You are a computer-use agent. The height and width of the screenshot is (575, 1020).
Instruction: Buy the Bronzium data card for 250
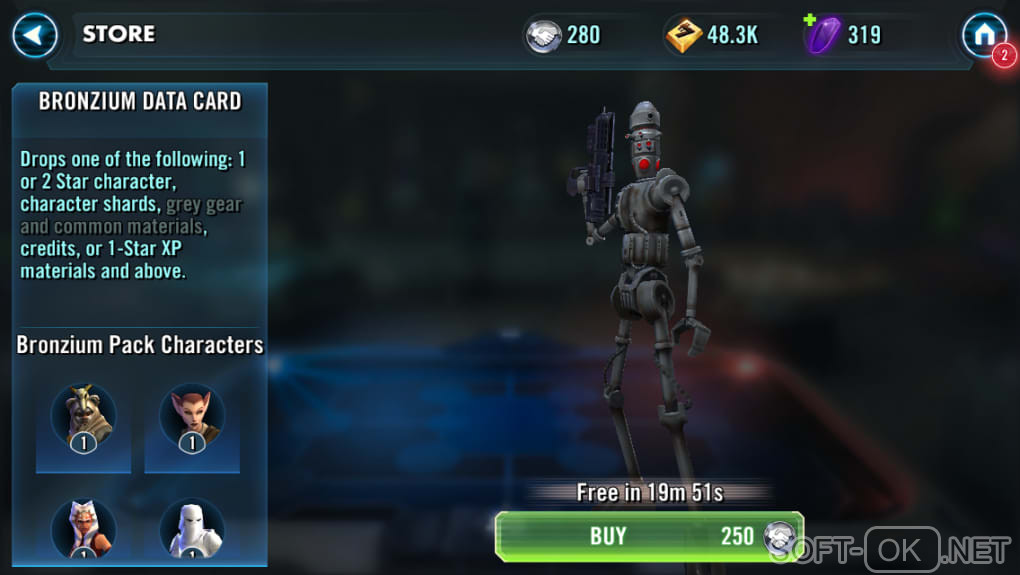(x=648, y=536)
